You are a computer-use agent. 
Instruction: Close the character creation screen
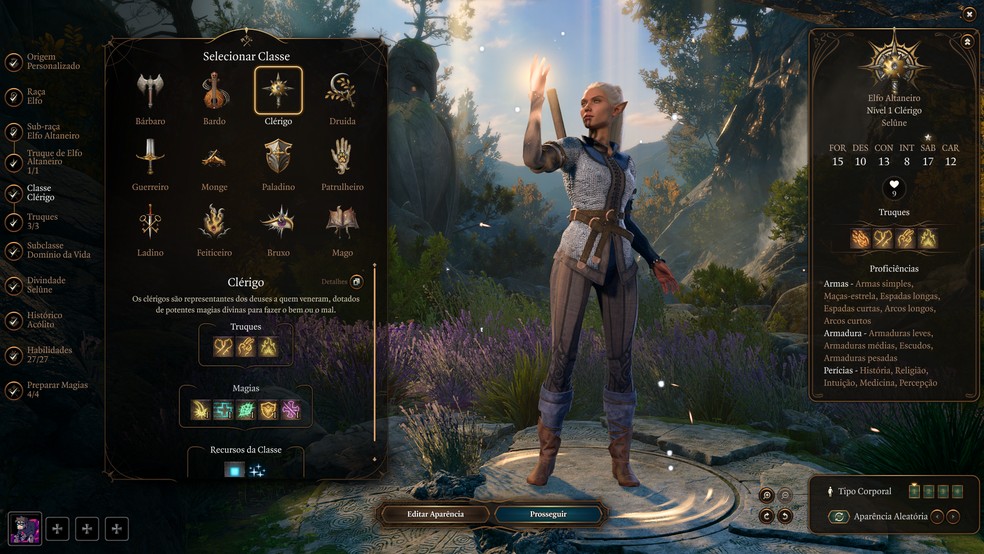(x=969, y=13)
